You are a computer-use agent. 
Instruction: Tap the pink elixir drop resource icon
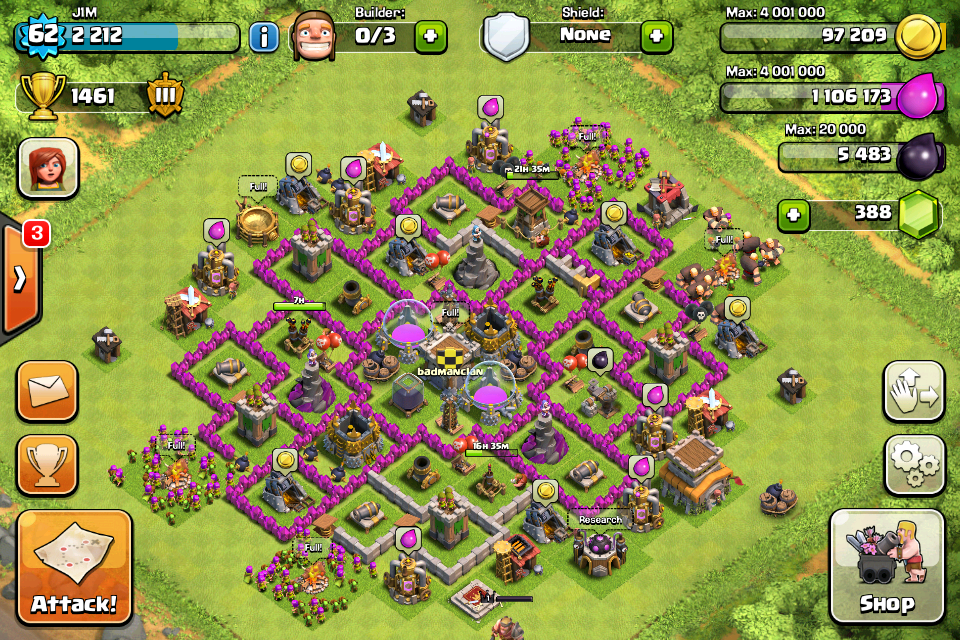918,98
